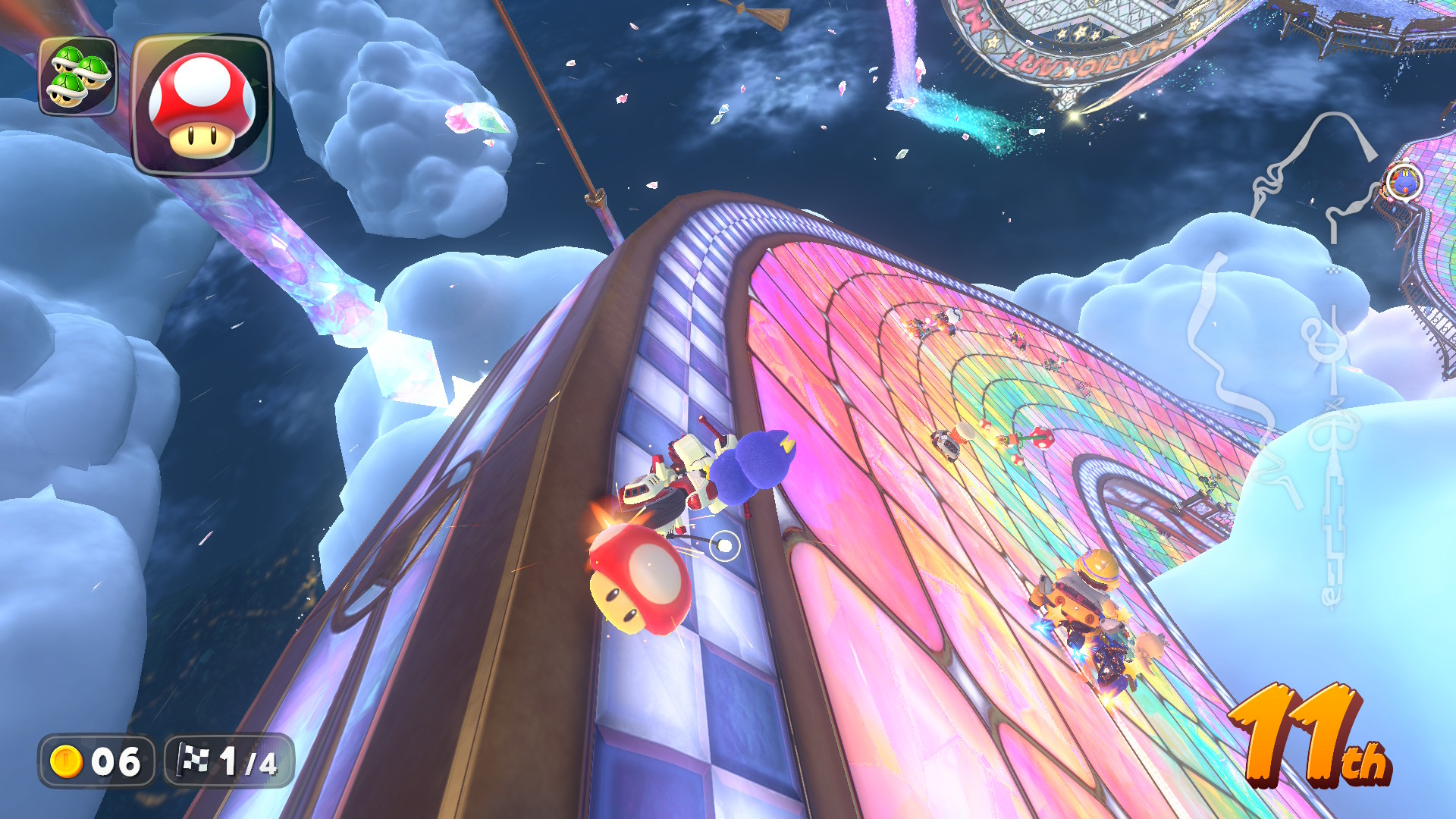This screenshot has height=819, width=1456.
Task: Select the player marker on the minimap
Action: (1404, 182)
